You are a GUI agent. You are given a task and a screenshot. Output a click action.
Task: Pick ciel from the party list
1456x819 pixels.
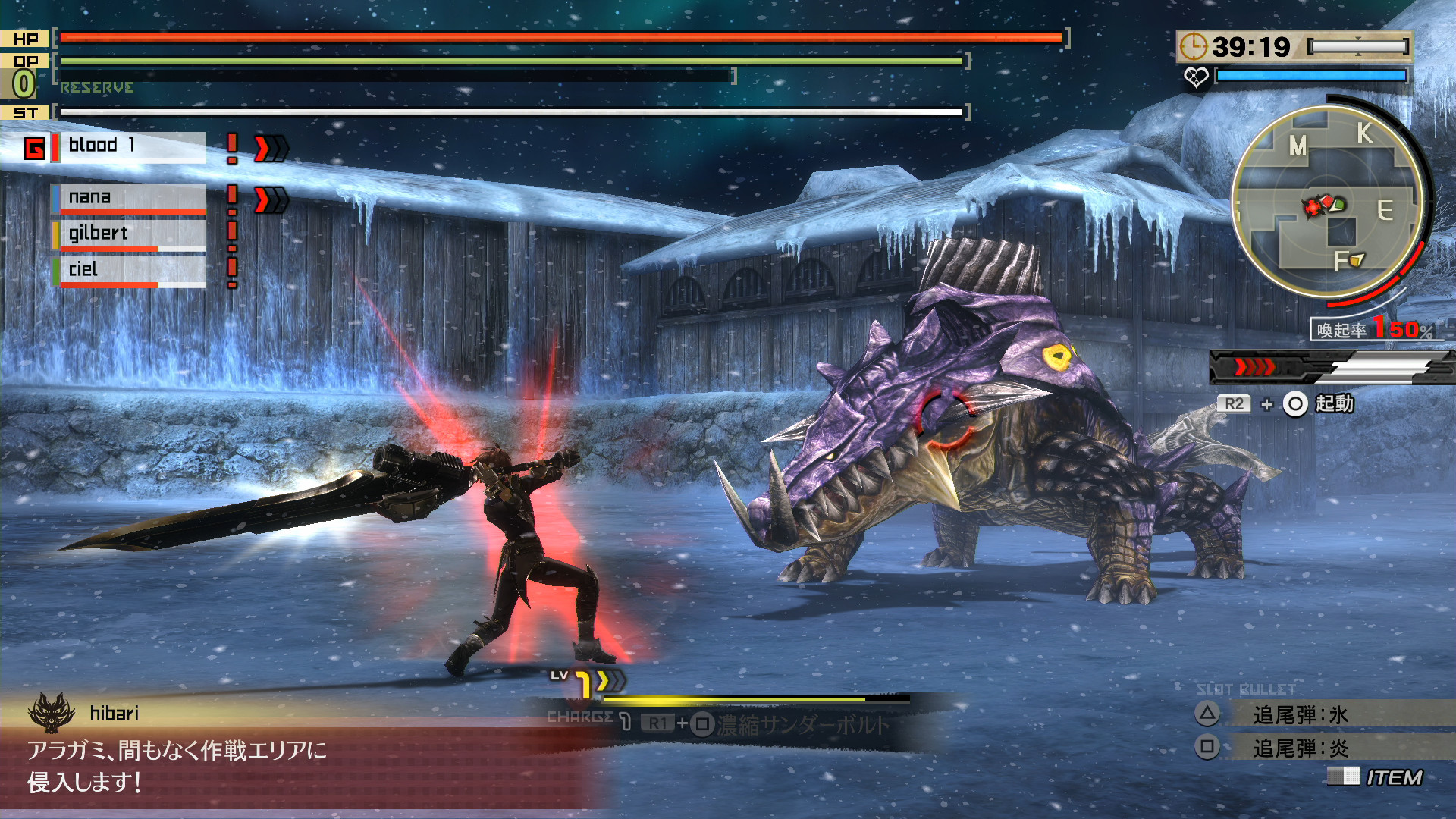pos(129,270)
